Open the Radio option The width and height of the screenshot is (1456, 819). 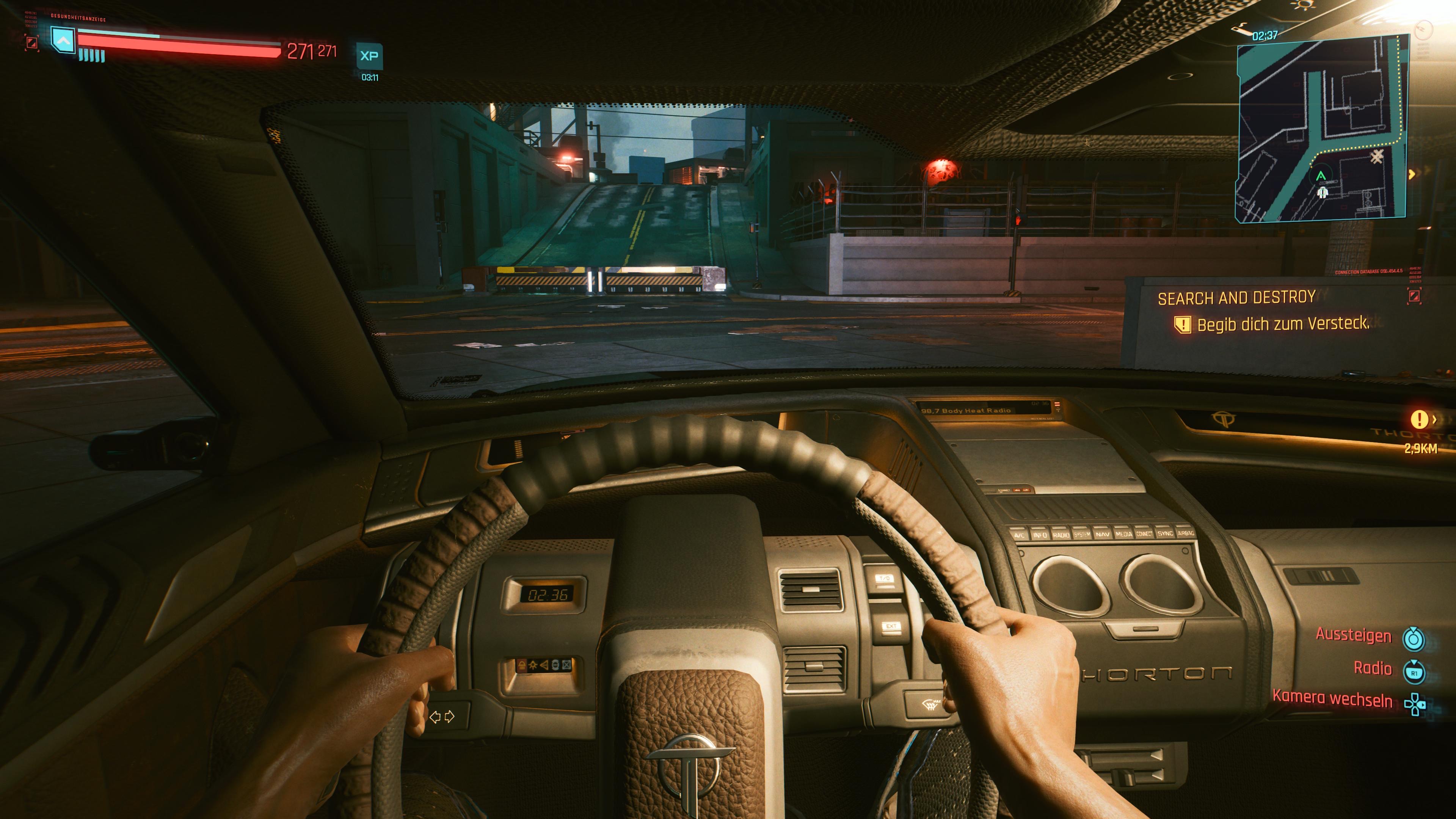tap(1372, 668)
